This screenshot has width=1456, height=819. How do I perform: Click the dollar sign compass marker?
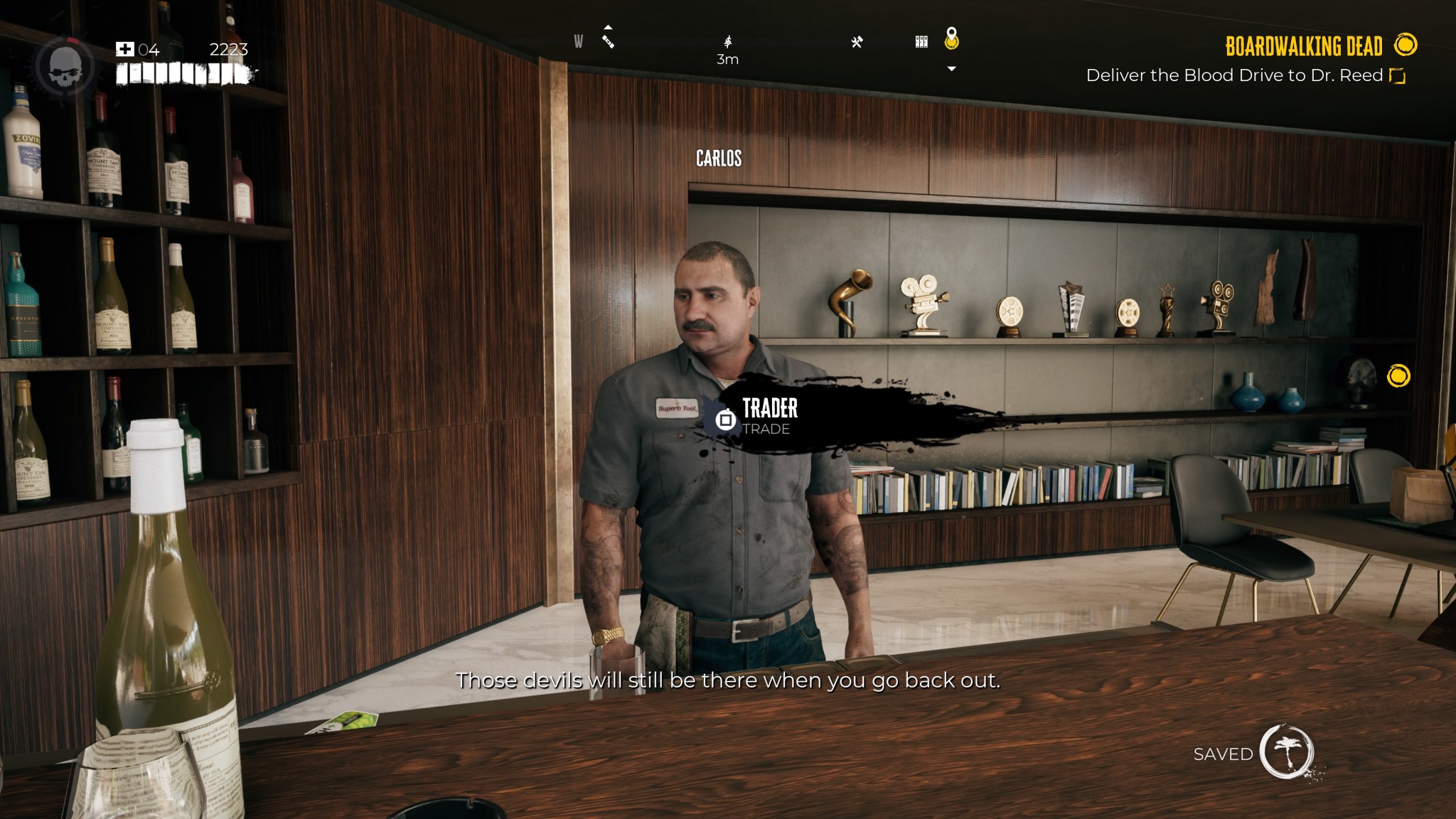(727, 41)
